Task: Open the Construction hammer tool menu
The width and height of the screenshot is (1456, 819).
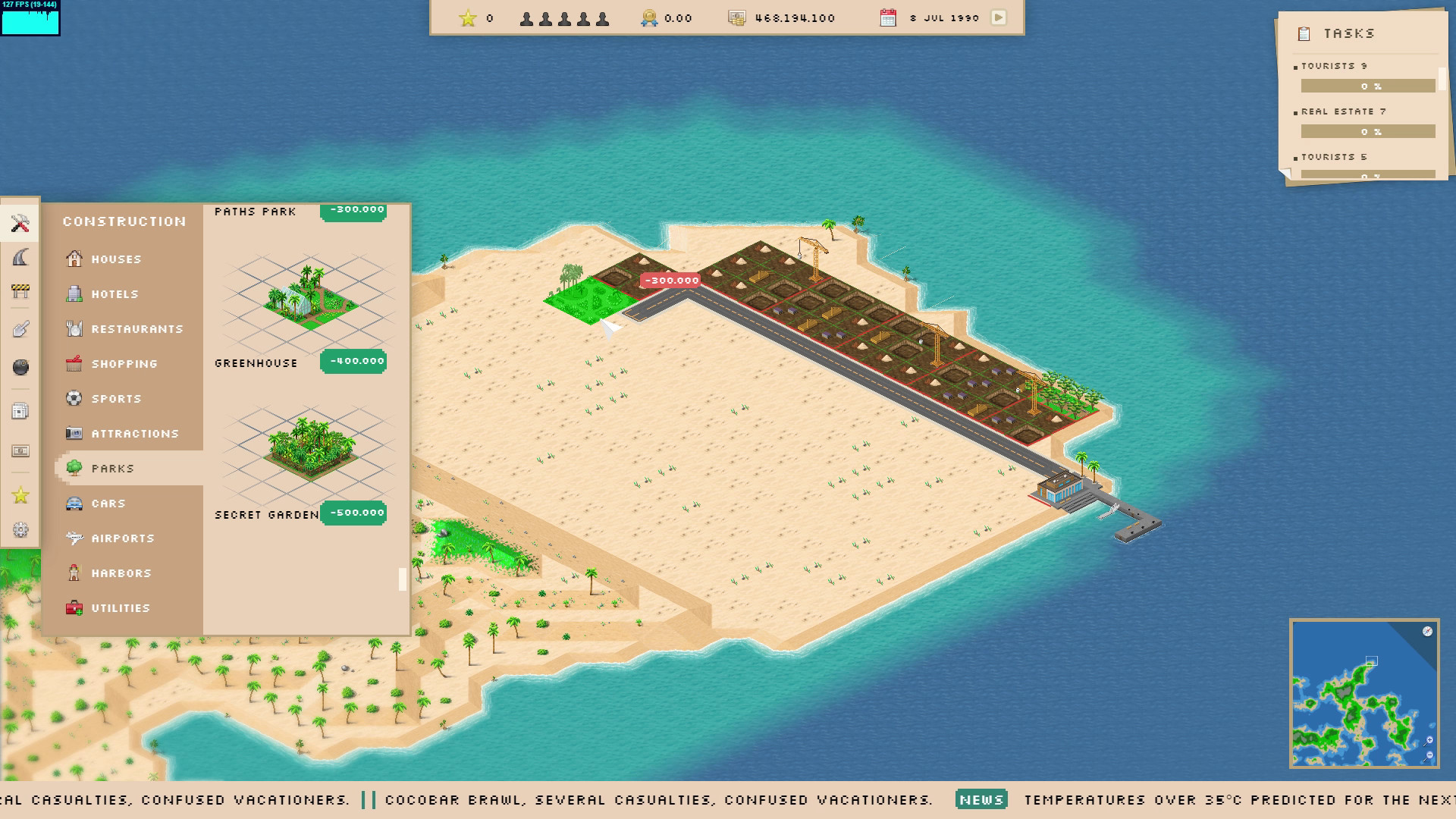Action: pos(20,222)
